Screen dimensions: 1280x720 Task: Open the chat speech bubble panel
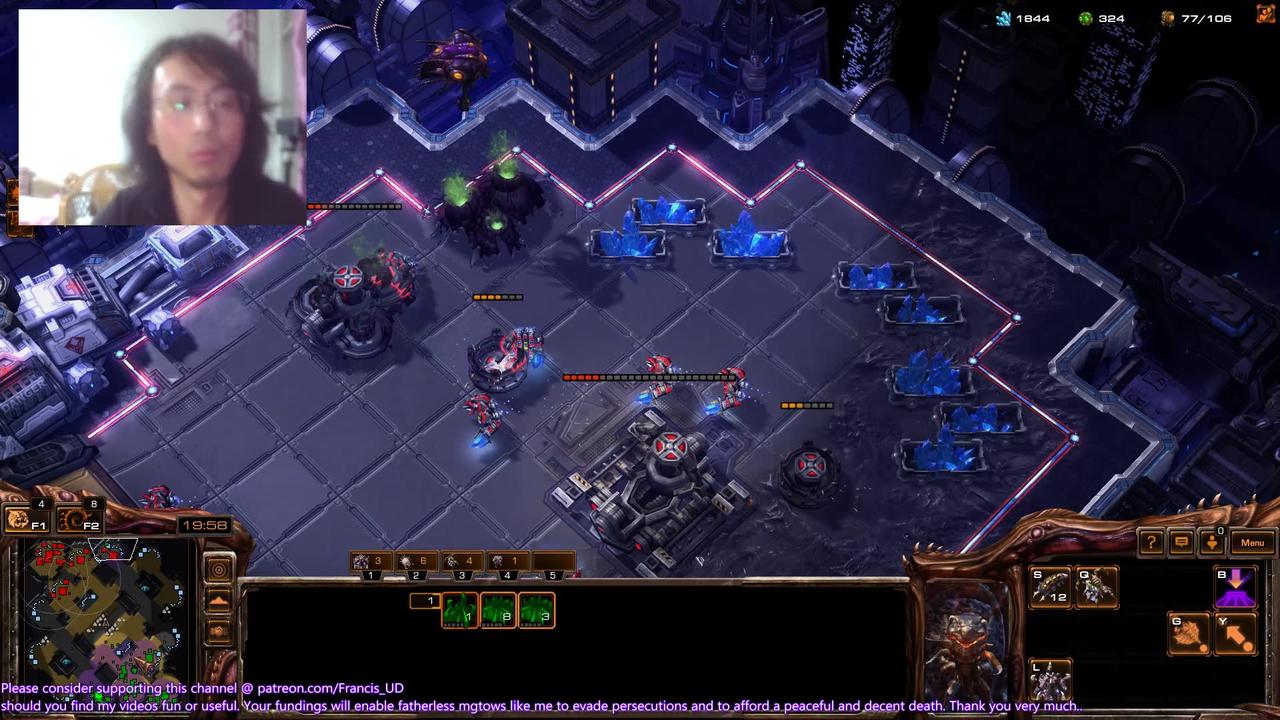click(1181, 542)
